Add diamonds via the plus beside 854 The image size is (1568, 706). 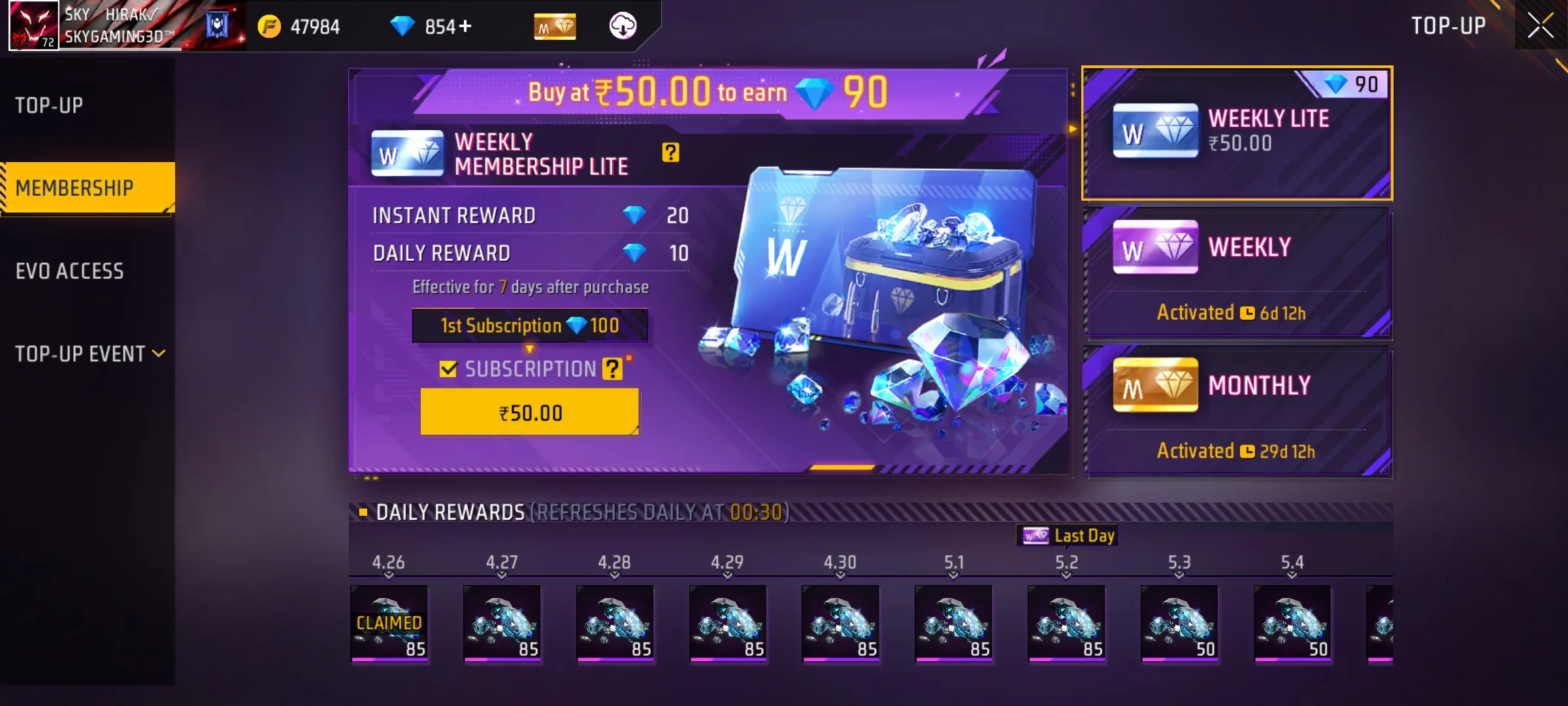pyautogui.click(x=465, y=26)
